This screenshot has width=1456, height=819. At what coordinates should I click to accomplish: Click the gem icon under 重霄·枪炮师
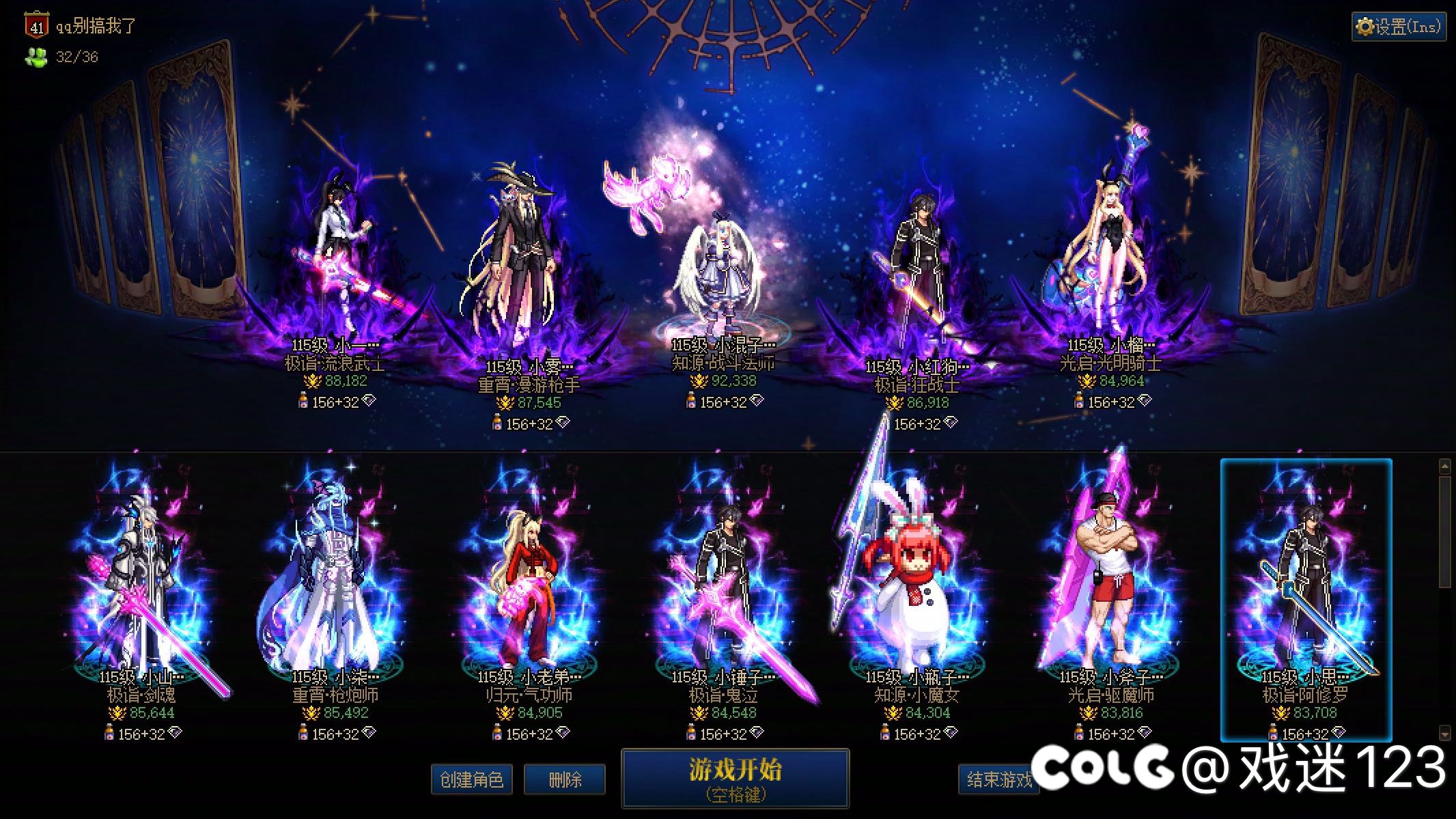tap(369, 733)
